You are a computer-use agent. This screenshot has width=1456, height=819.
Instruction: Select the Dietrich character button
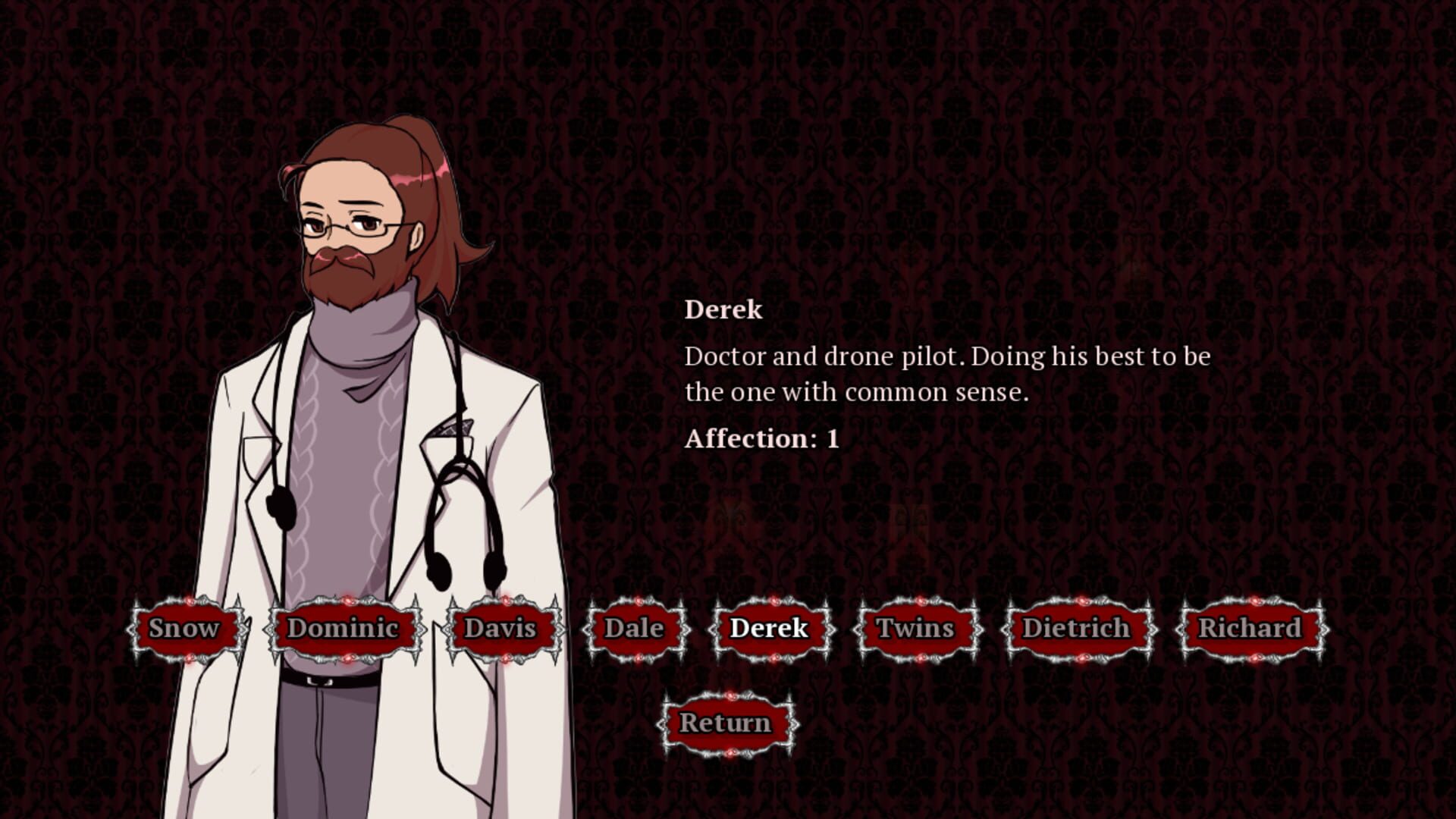1078,628
